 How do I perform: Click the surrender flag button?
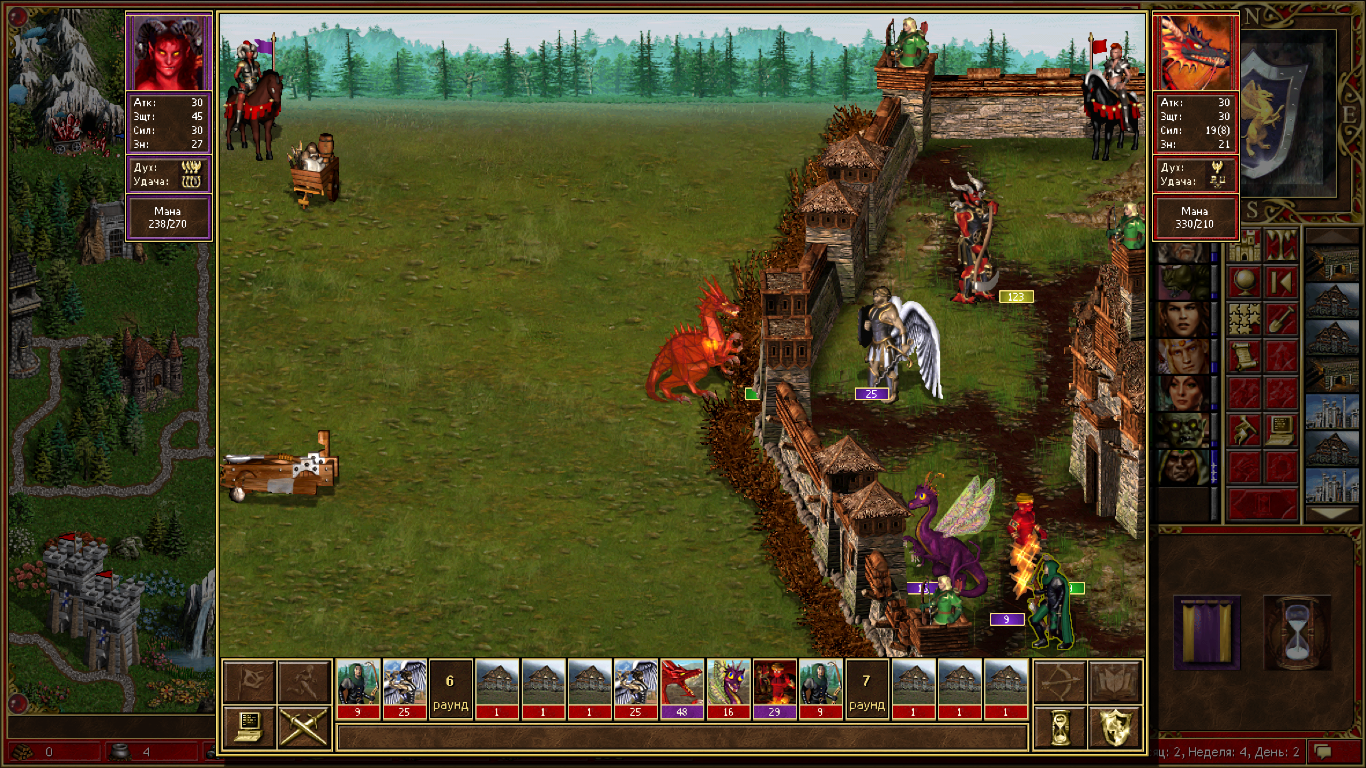pos(249,682)
